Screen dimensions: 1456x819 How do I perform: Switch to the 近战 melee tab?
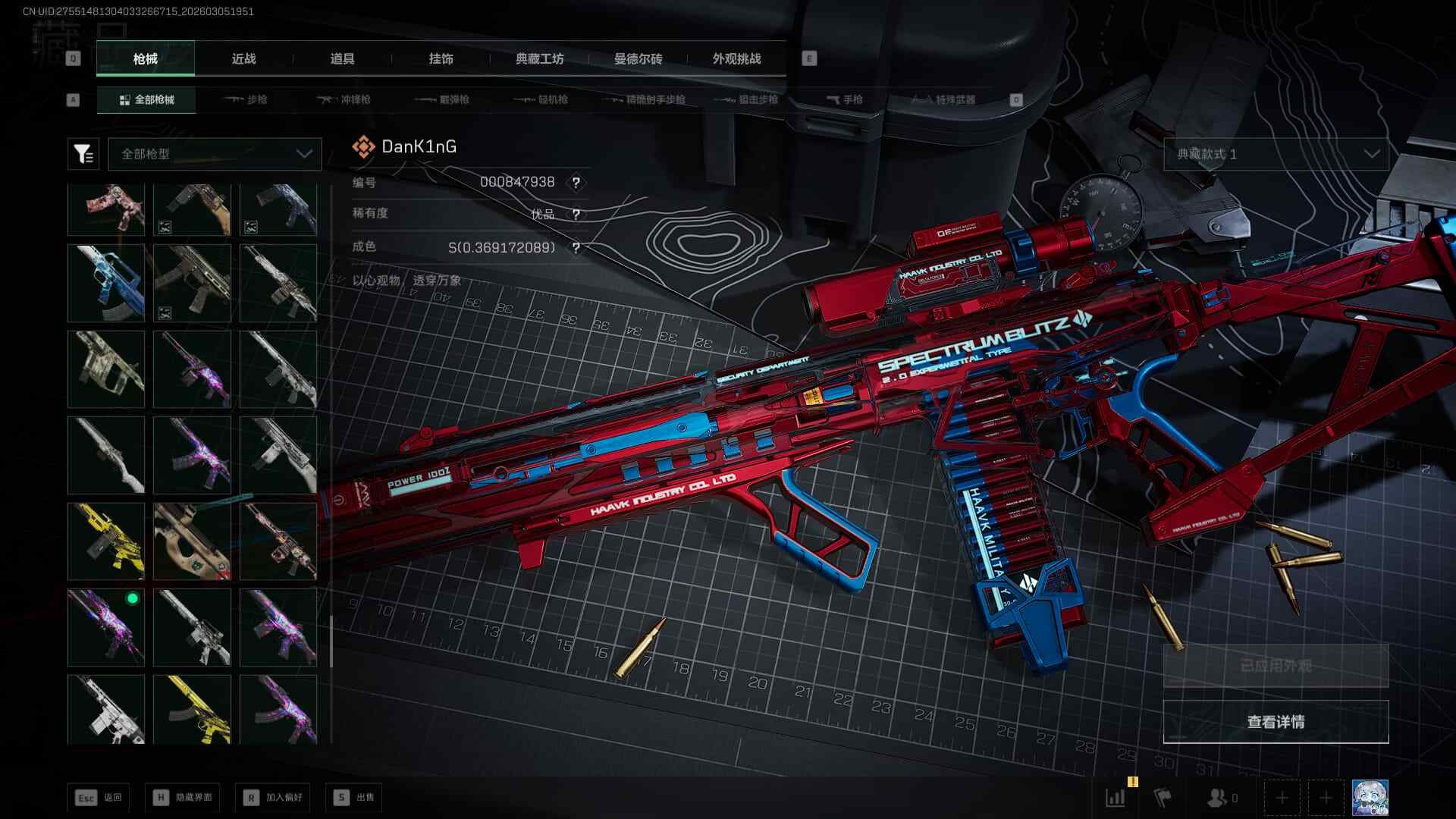pos(243,58)
